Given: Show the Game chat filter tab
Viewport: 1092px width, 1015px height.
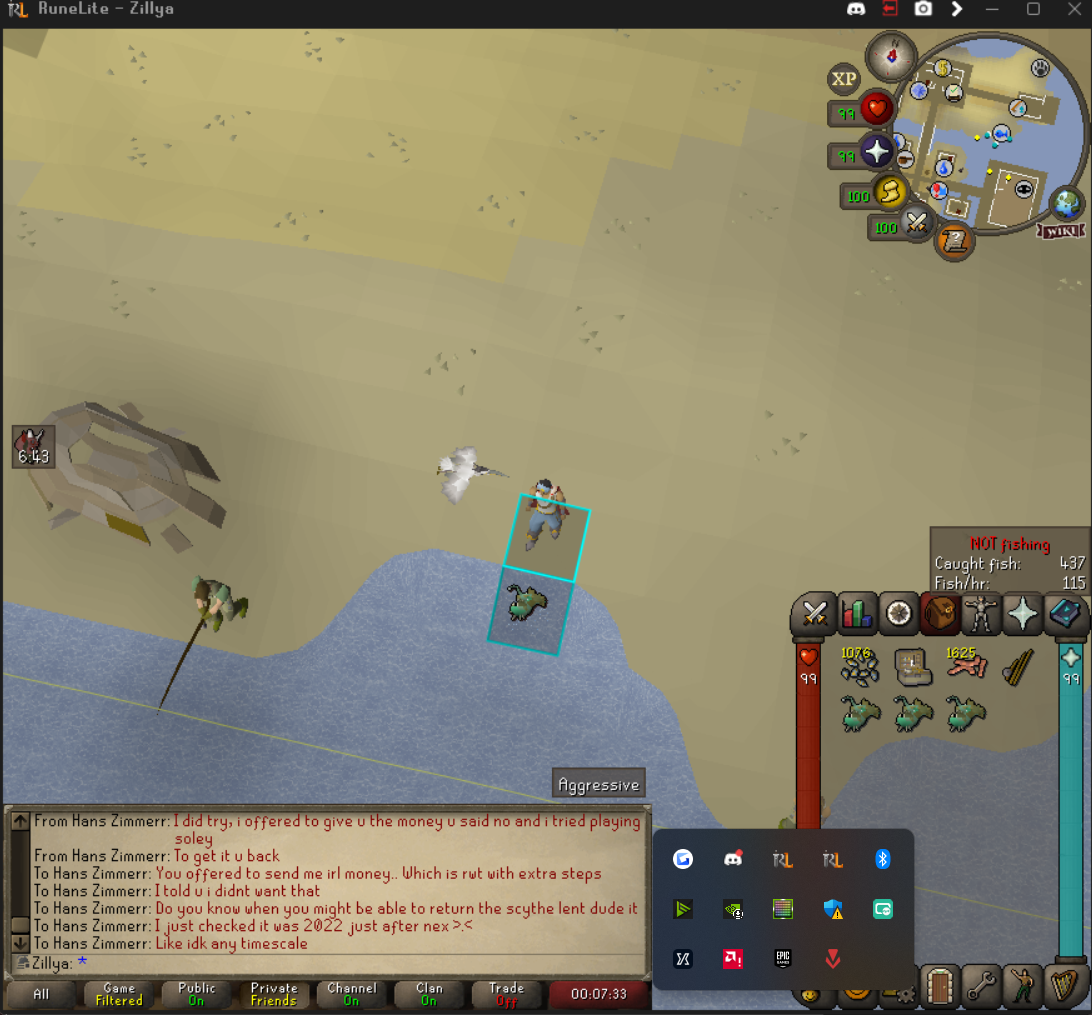Looking at the screenshot, I should 119,994.
